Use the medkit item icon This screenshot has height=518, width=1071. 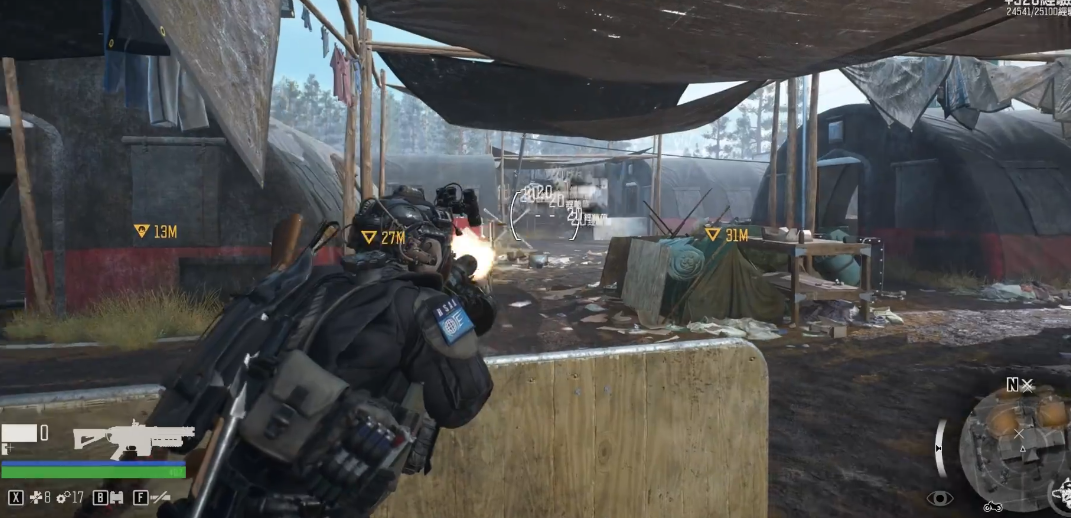tap(37, 497)
